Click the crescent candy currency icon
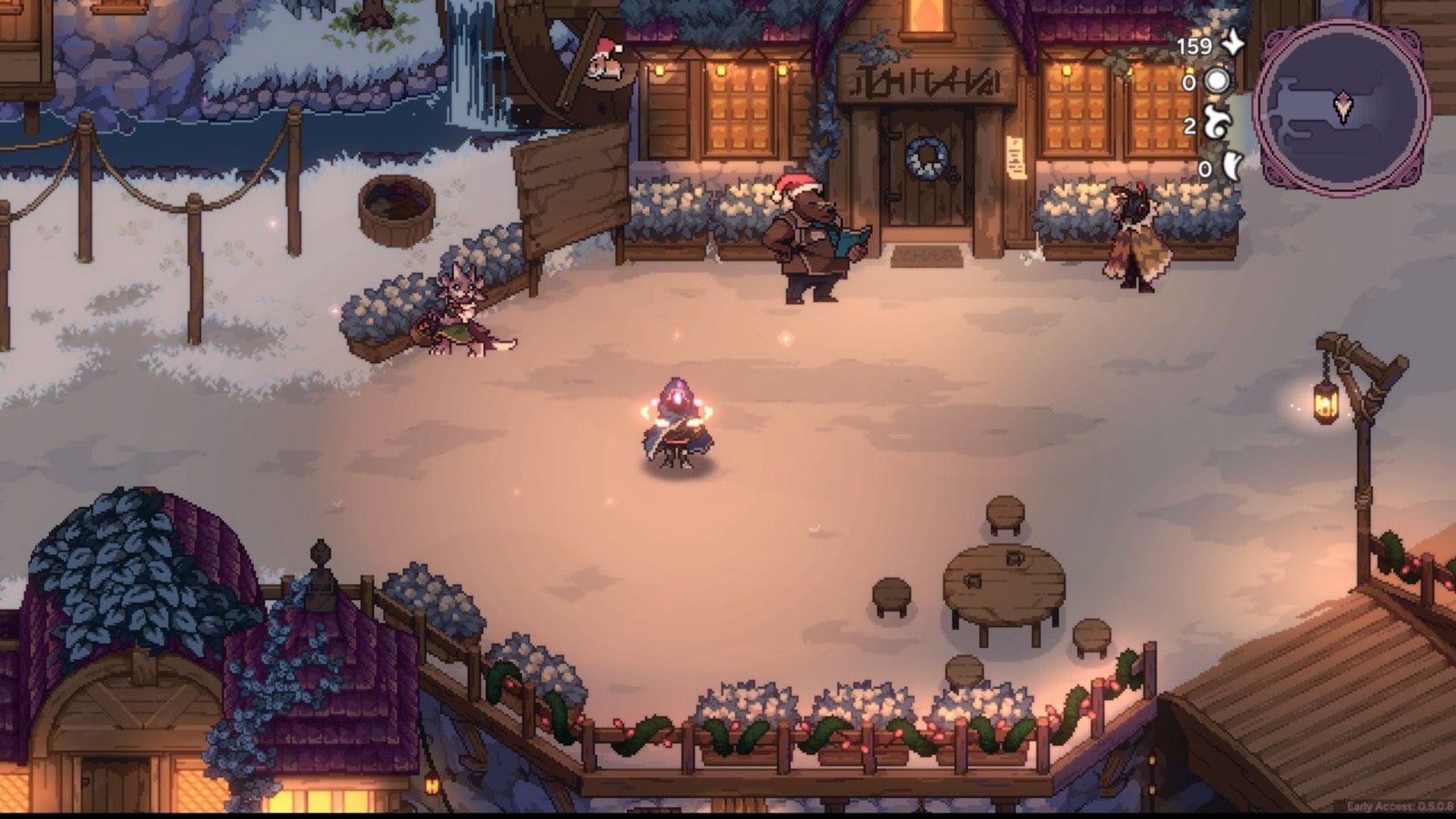Image resolution: width=1456 pixels, height=819 pixels. click(1232, 166)
